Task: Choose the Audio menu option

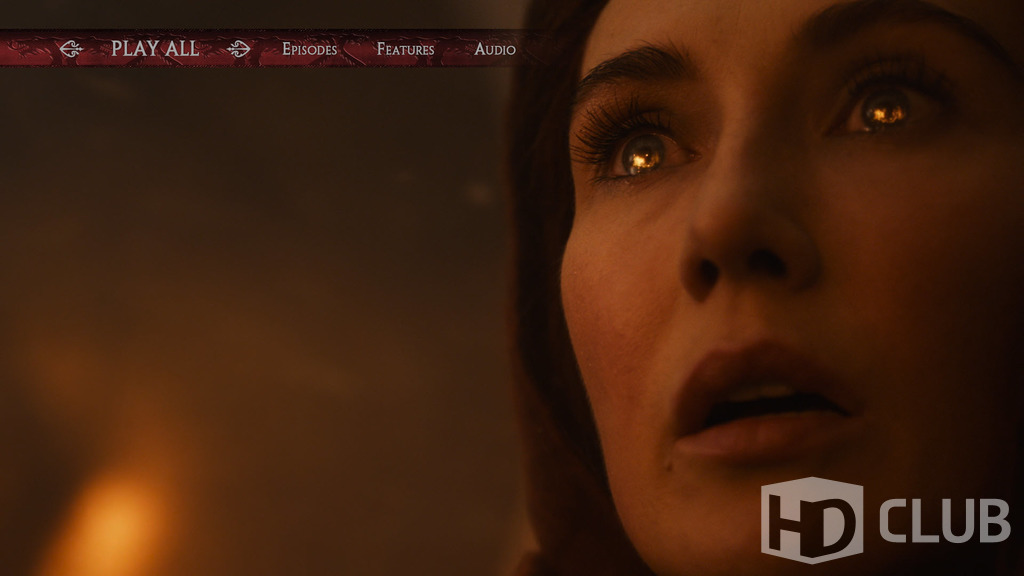Action: click(495, 49)
